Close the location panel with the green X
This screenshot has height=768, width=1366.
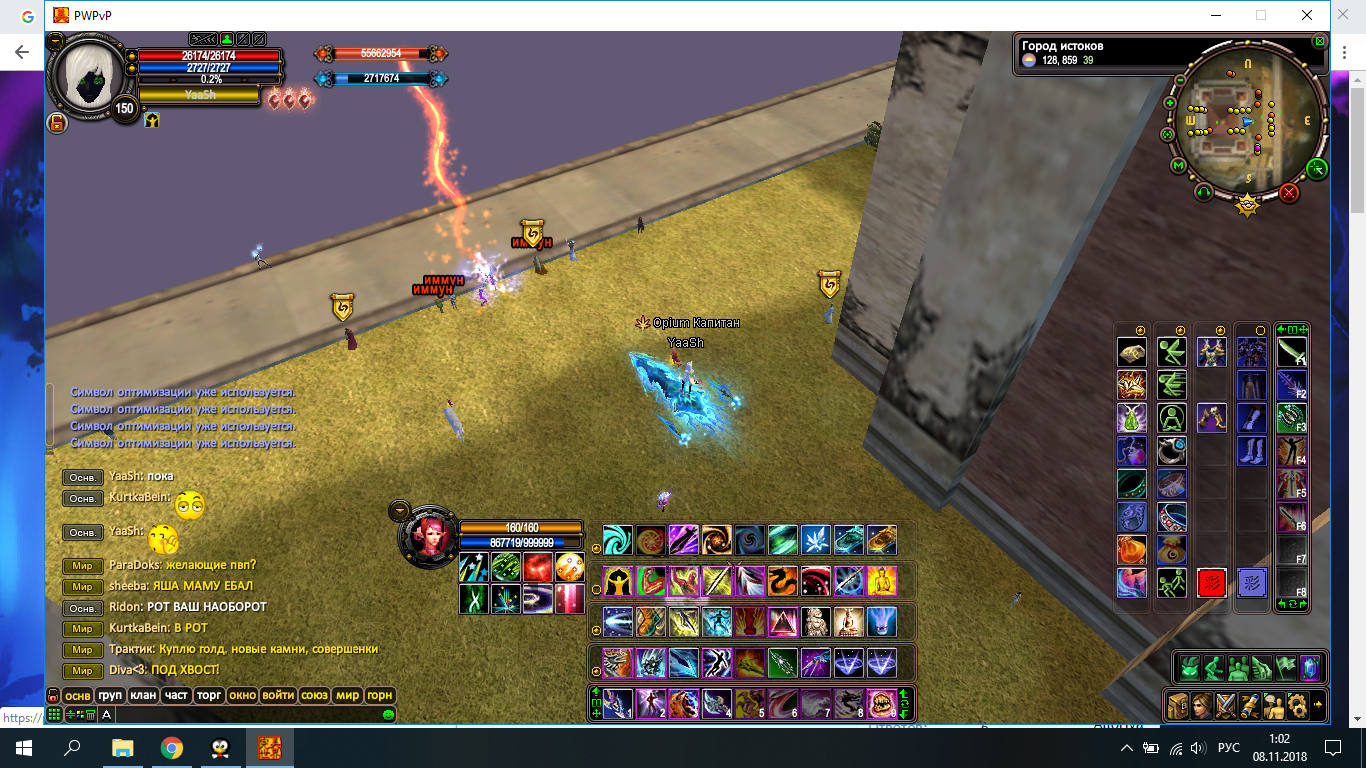(x=1320, y=42)
